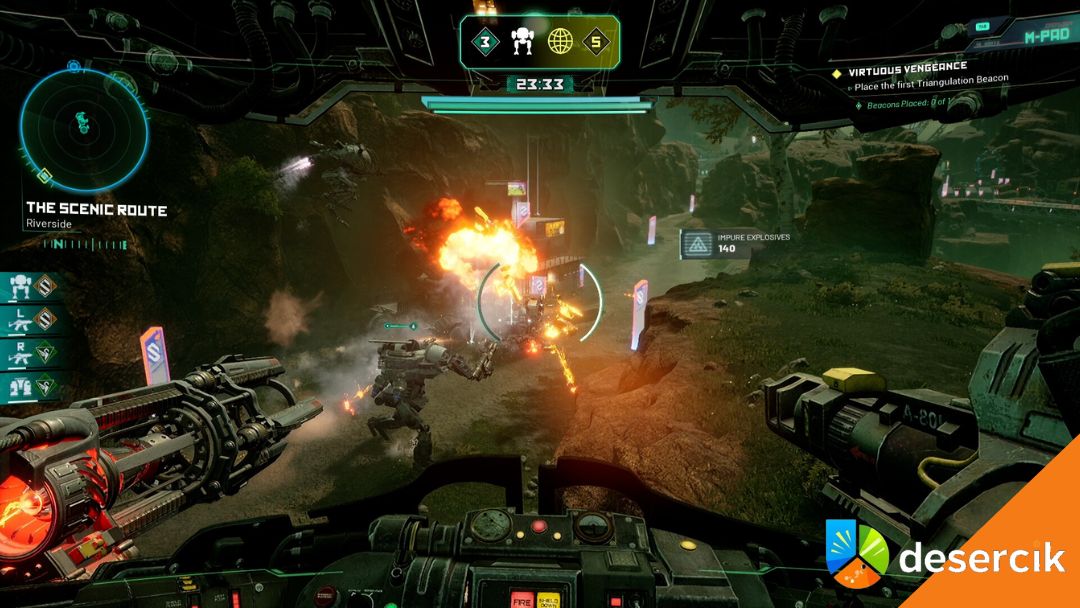The height and width of the screenshot is (608, 1080).
Task: Click the circular radar minimap
Action: [x=84, y=129]
